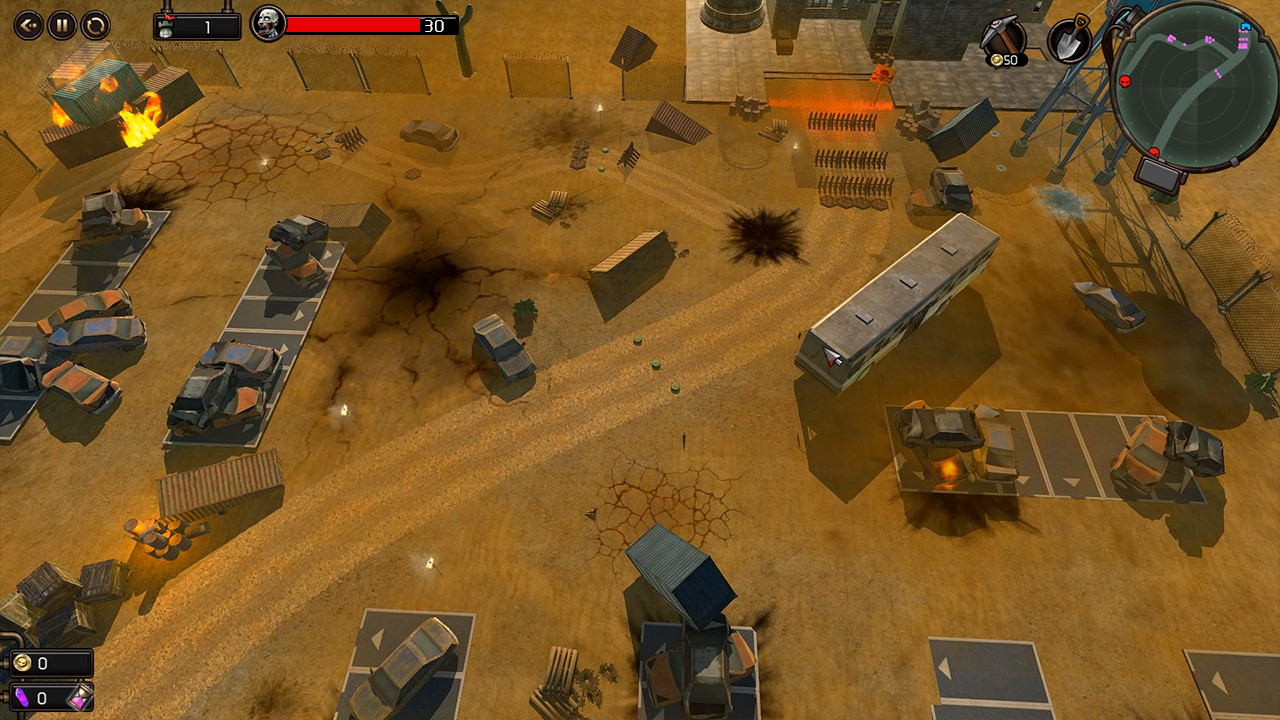Screen dimensions: 1280x720
Task: Pause the game
Action: pyautogui.click(x=62, y=25)
